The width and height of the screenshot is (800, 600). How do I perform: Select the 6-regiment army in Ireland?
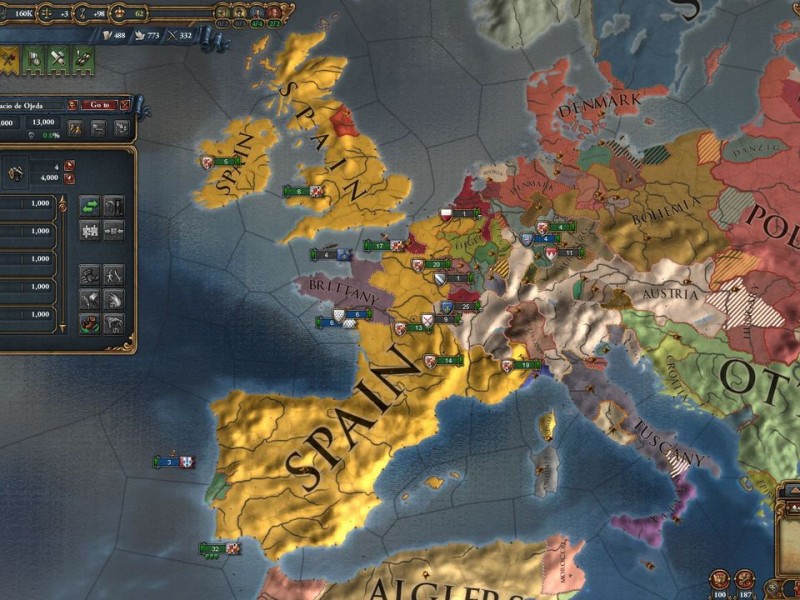pos(220,161)
